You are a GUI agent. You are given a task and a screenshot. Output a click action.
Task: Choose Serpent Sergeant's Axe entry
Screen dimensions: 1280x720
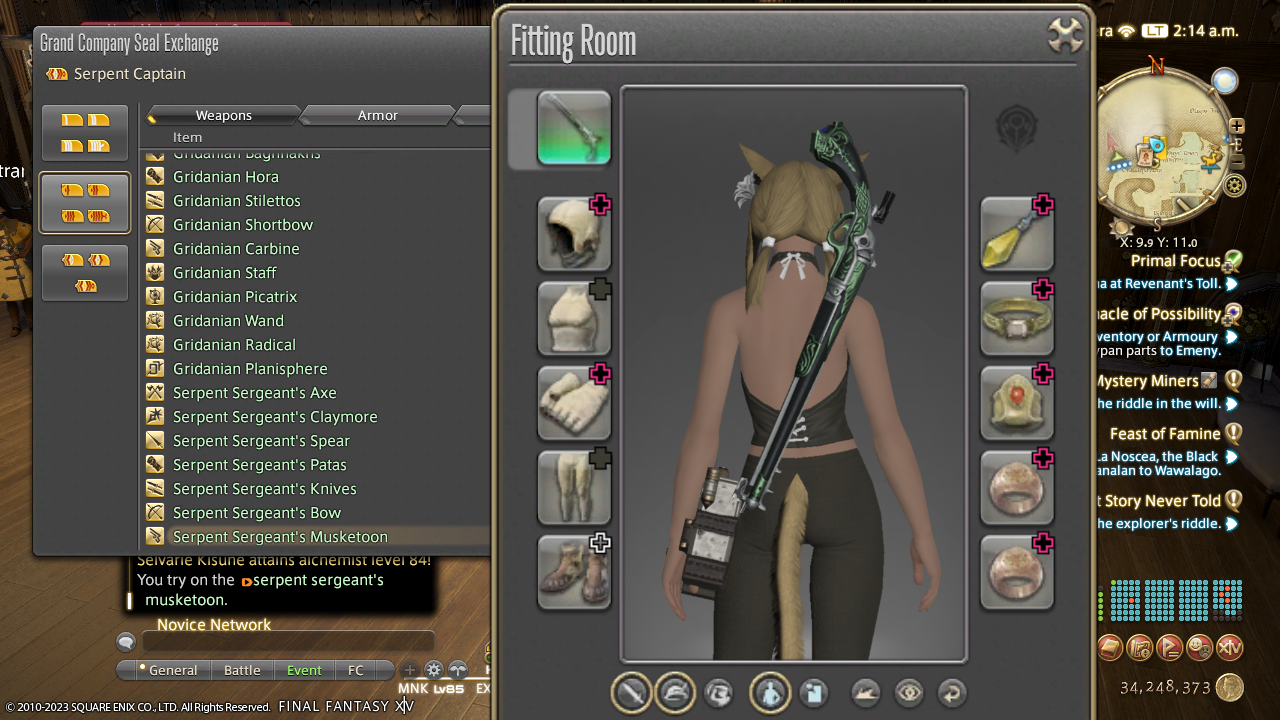[254, 393]
